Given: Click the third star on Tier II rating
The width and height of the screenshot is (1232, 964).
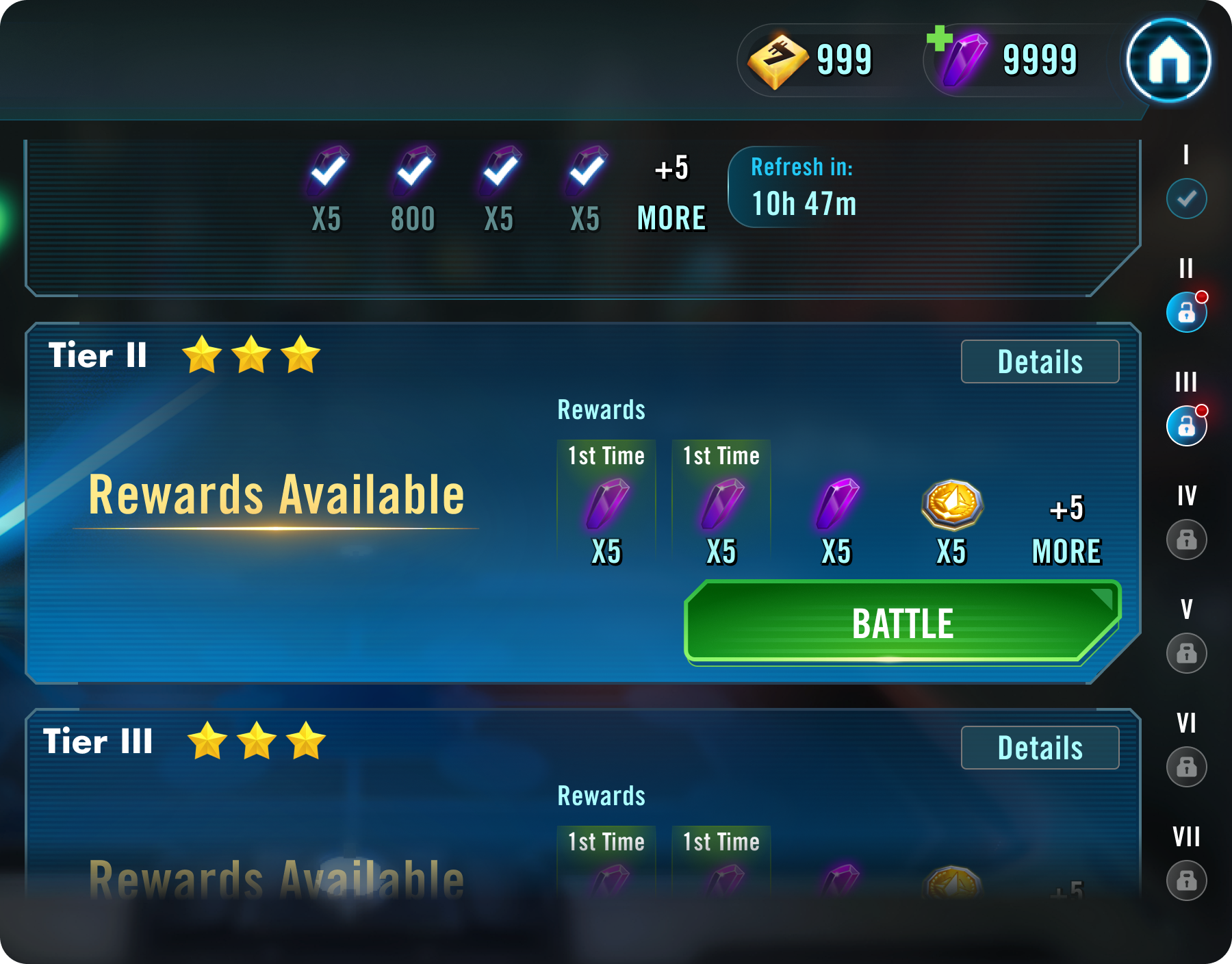Looking at the screenshot, I should pyautogui.click(x=300, y=355).
